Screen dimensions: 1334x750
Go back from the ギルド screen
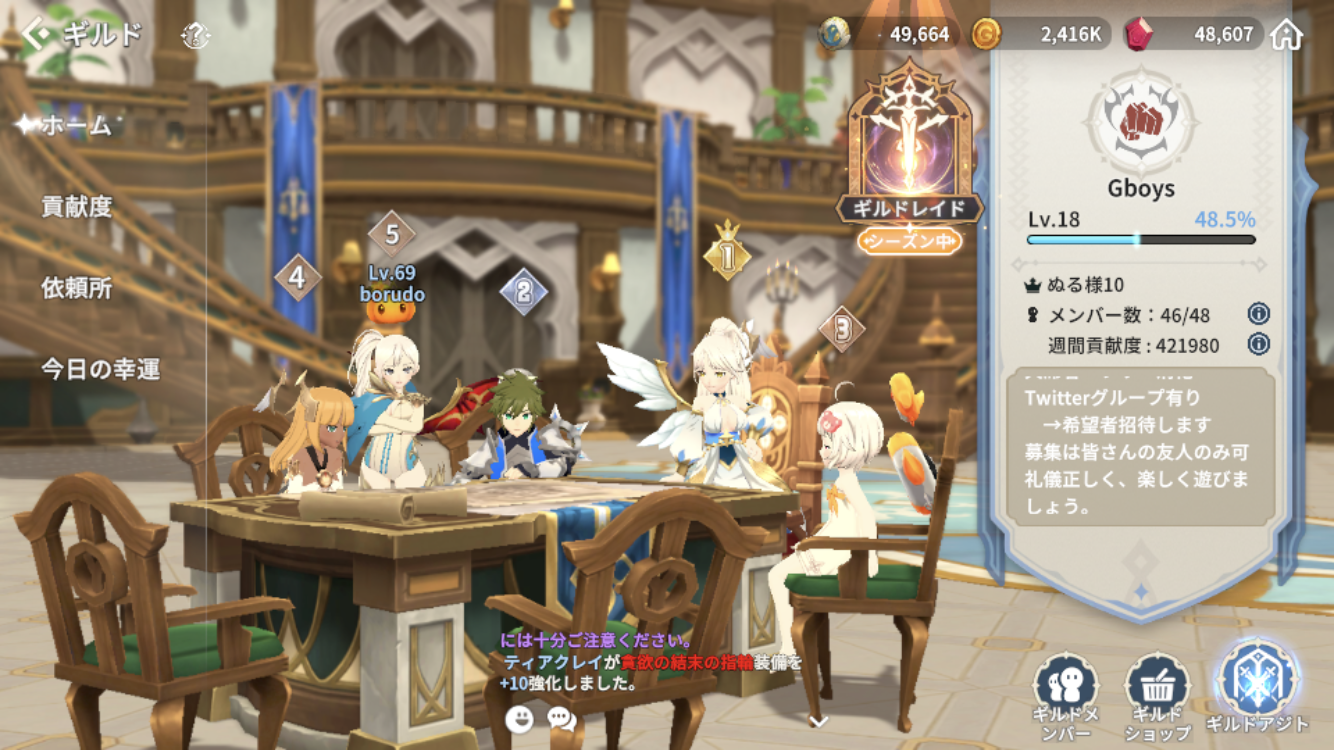[x=38, y=36]
